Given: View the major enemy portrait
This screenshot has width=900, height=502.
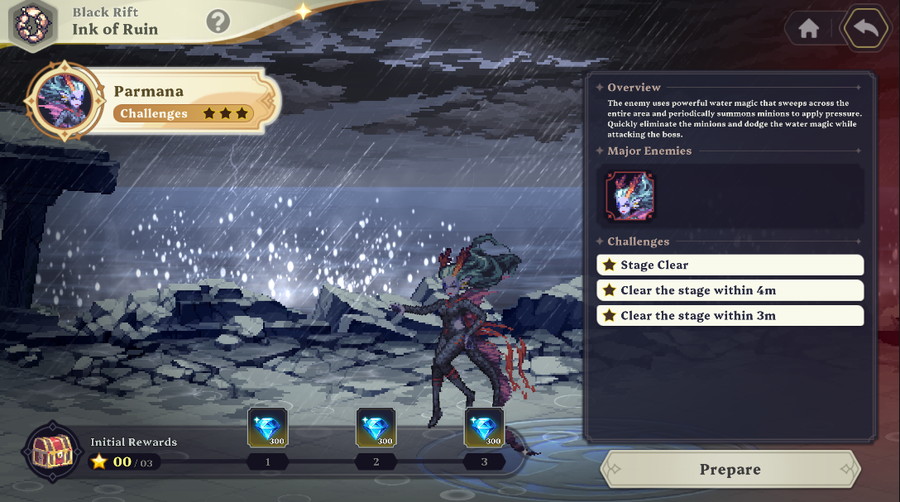Looking at the screenshot, I should click(630, 196).
